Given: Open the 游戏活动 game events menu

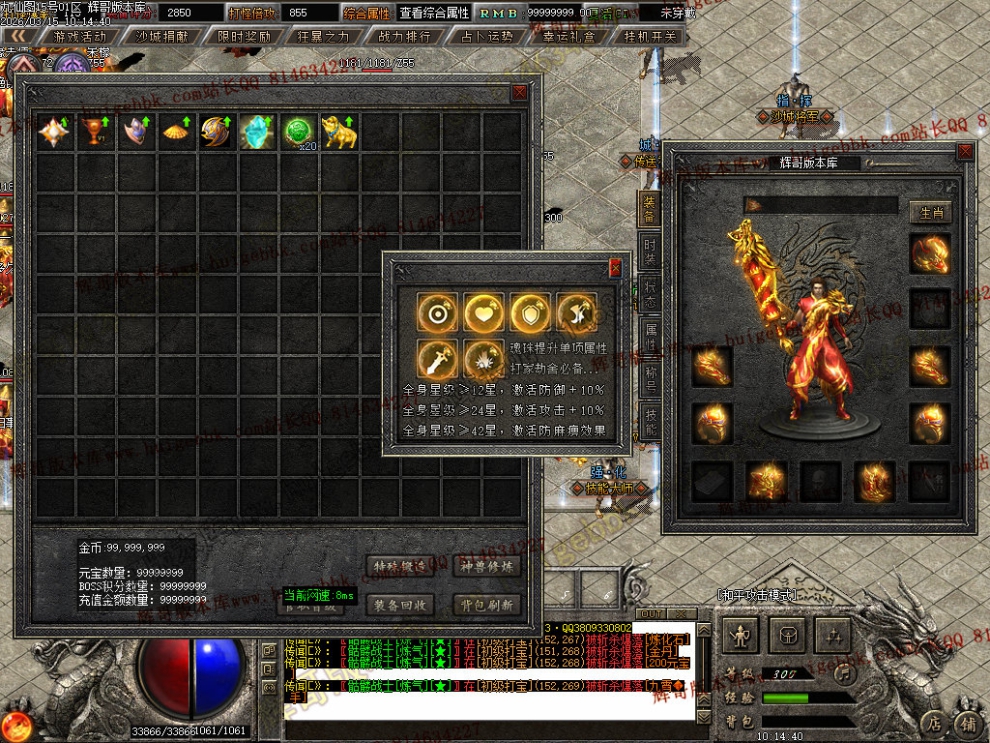Looking at the screenshot, I should point(81,36).
